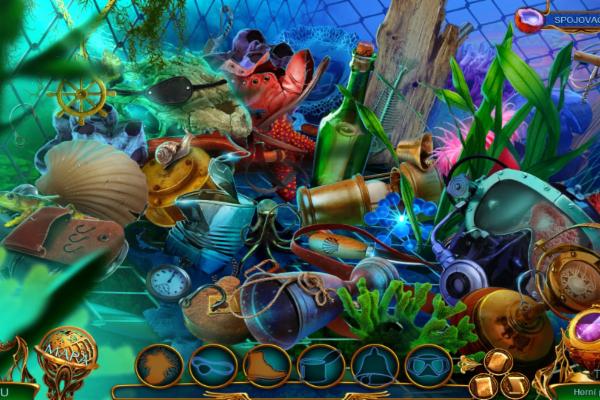Select the top hat silhouette slot

321,366
